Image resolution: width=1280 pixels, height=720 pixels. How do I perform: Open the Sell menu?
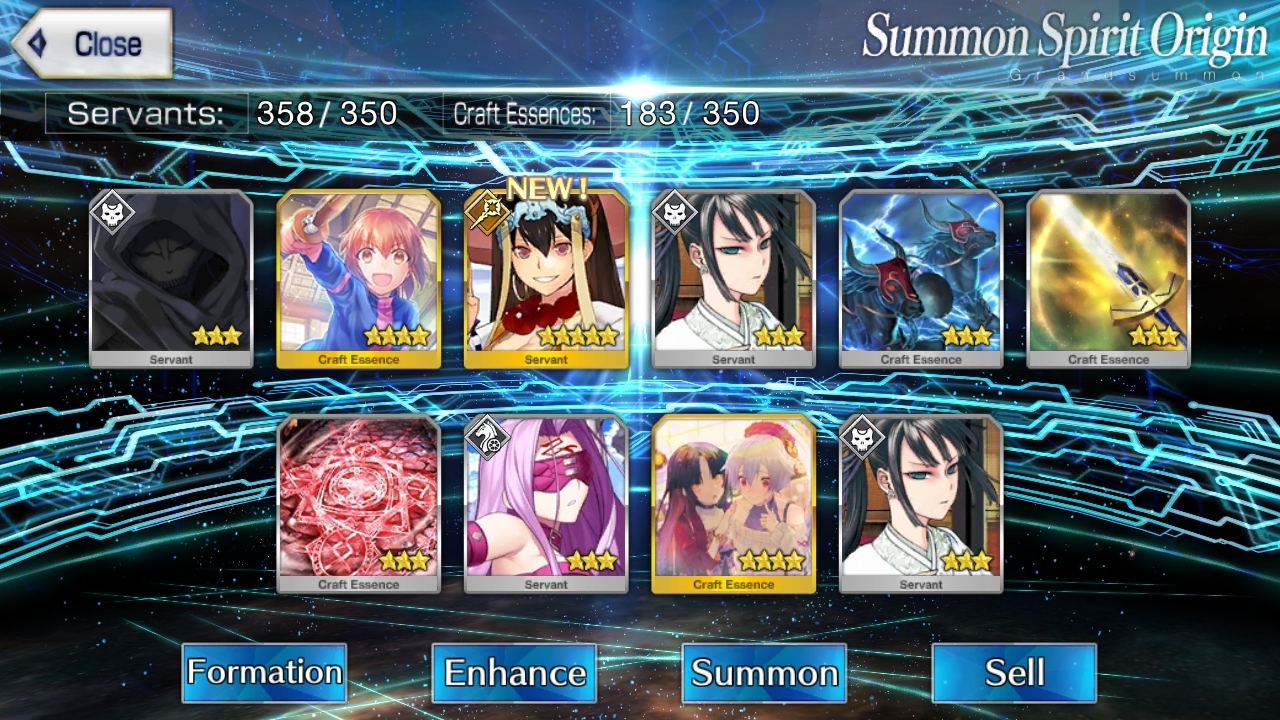coord(1014,672)
